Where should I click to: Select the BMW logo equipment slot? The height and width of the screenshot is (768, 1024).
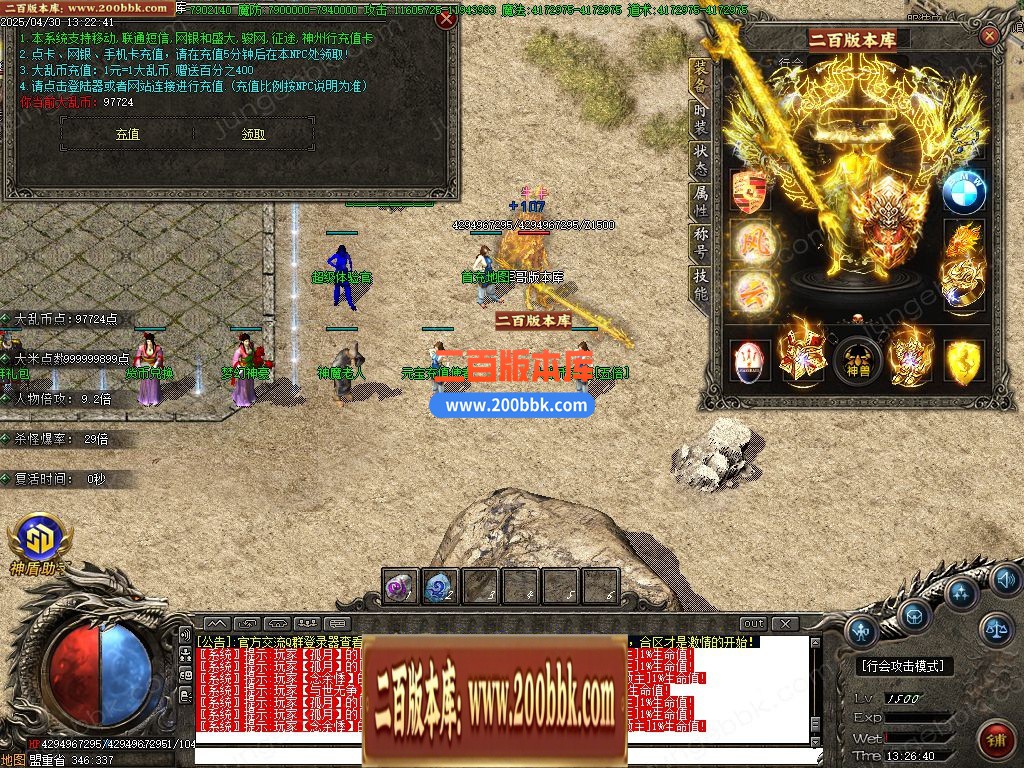tap(963, 191)
